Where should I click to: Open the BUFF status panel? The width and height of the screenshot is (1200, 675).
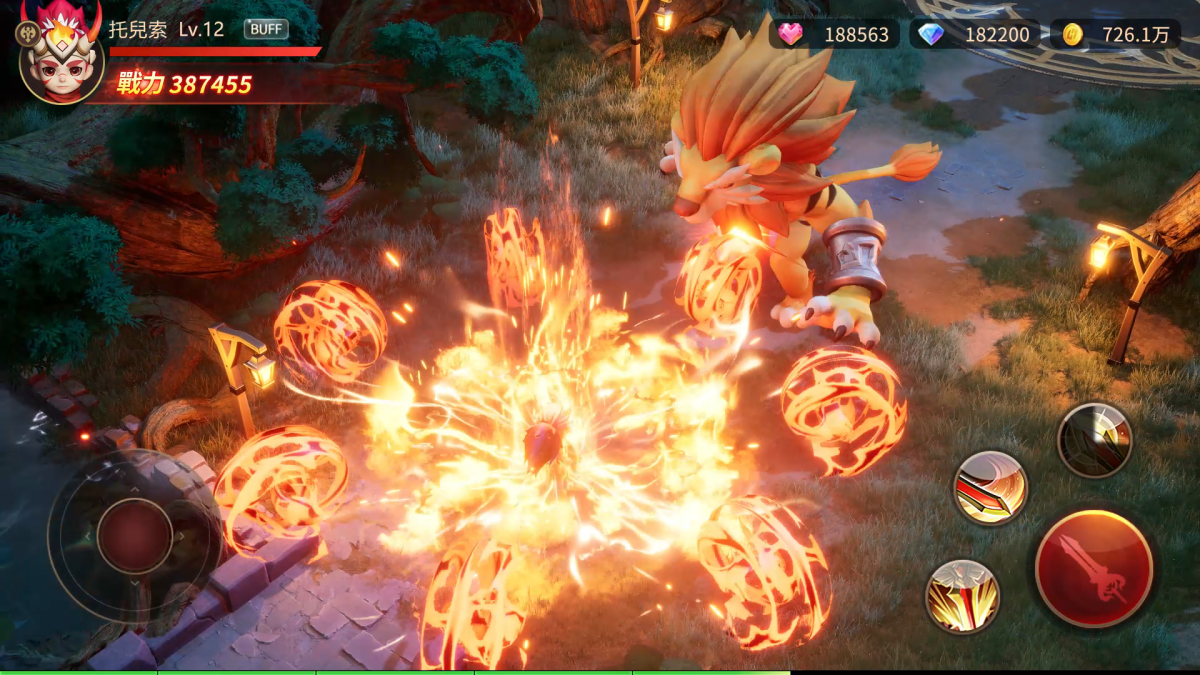[266, 29]
